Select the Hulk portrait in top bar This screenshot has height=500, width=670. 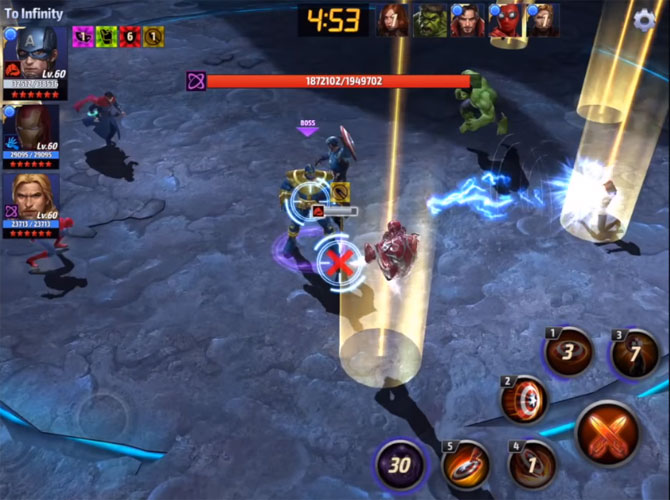coord(430,20)
